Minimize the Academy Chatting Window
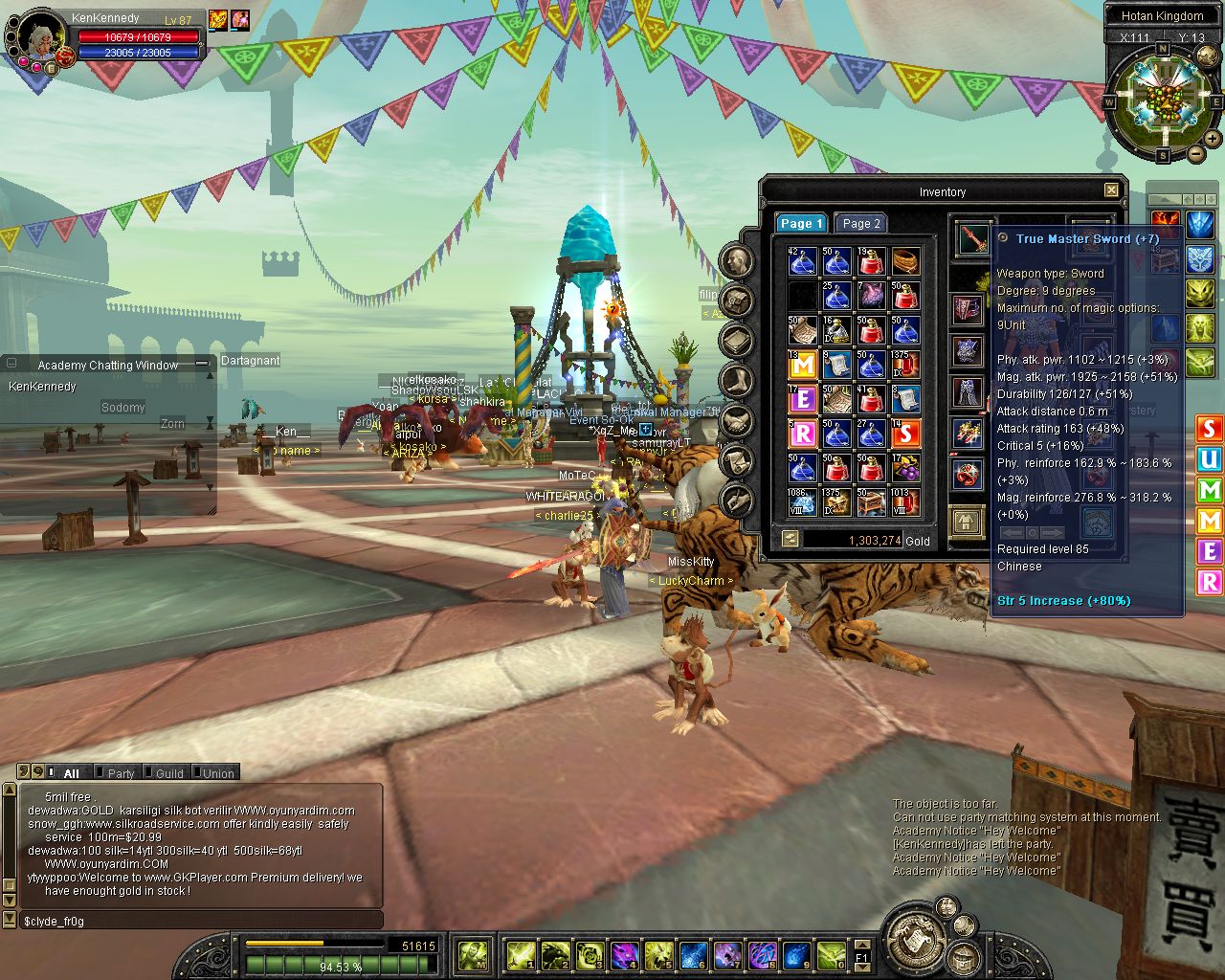This screenshot has height=980, width=1225. (x=202, y=364)
